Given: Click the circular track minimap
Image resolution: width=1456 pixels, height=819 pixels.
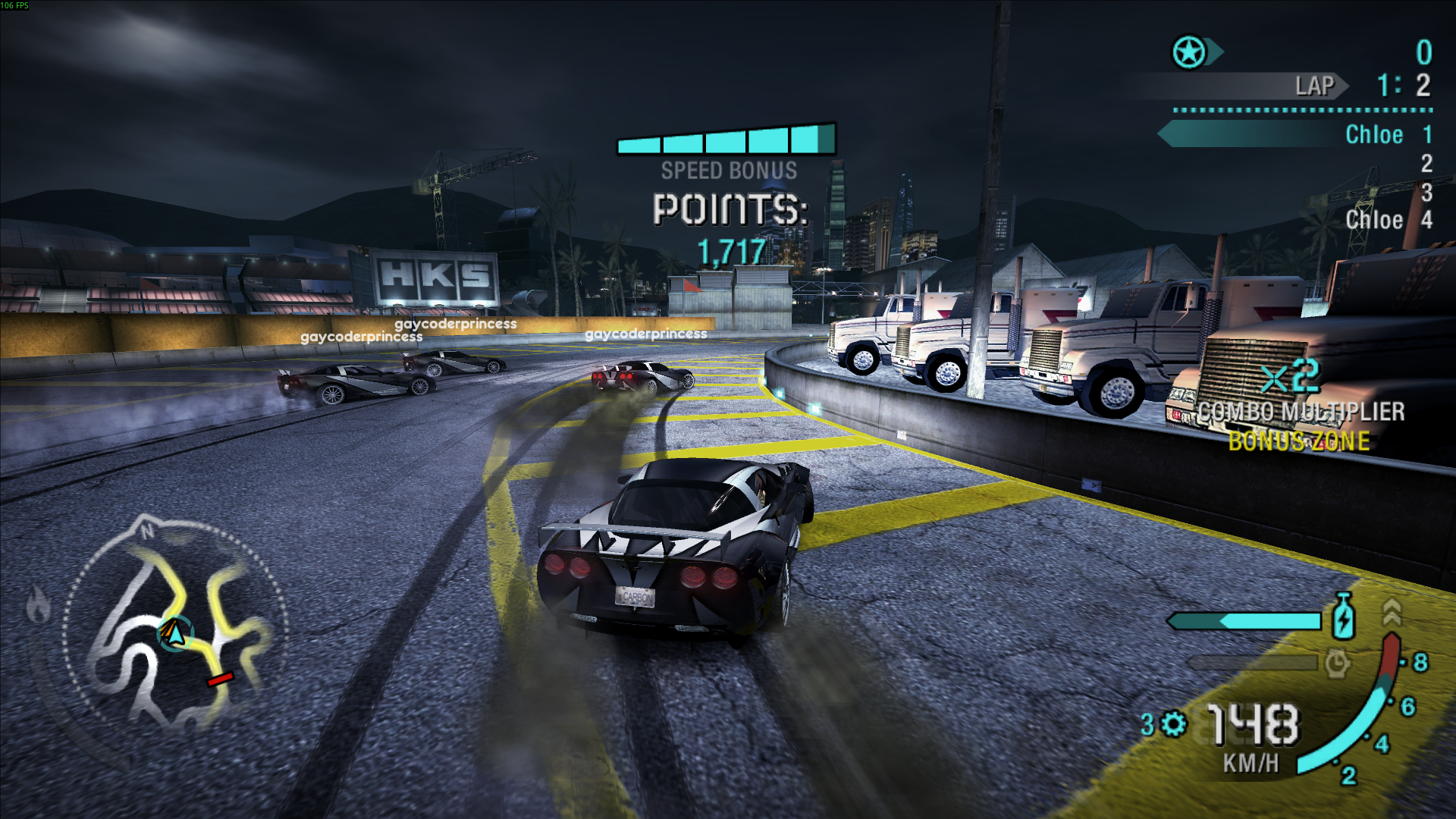Looking at the screenshot, I should click(176, 622).
